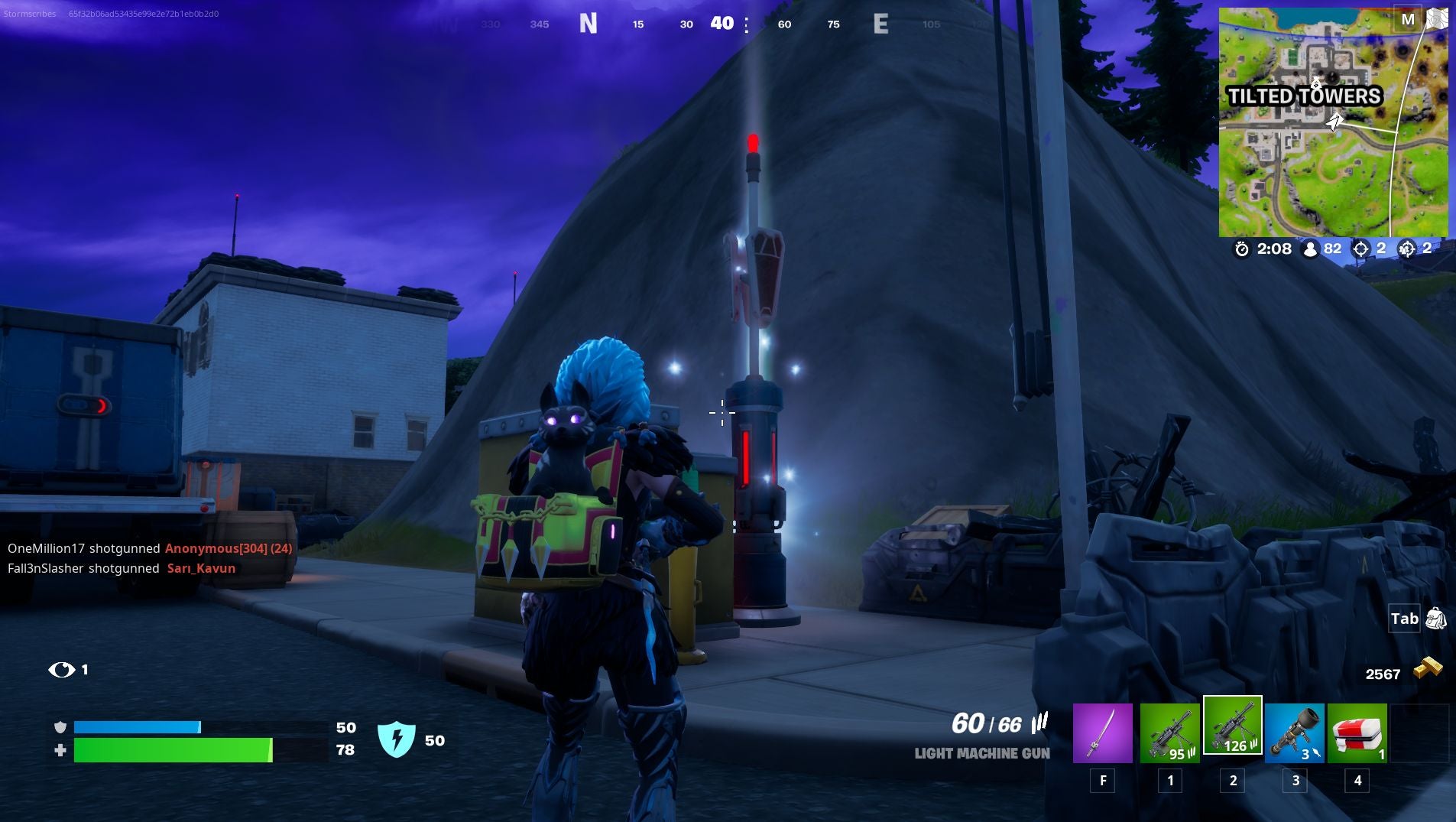Toggle the spectator eye indicator

(x=61, y=669)
